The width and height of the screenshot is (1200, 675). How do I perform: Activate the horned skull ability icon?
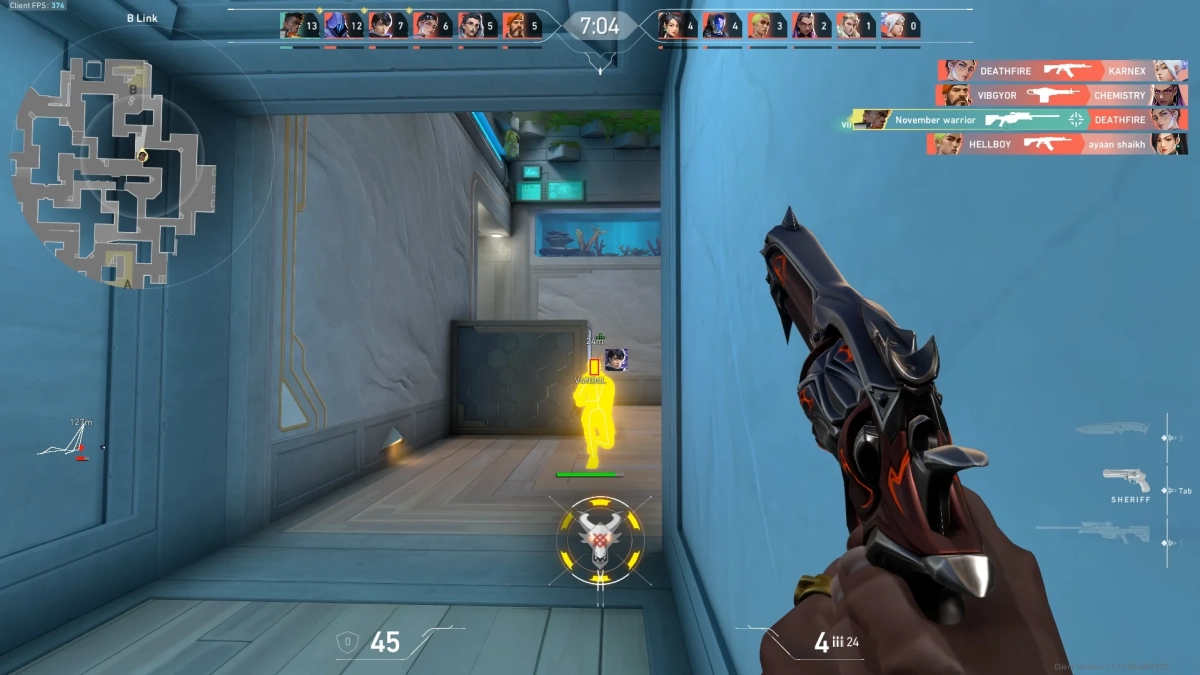600,540
